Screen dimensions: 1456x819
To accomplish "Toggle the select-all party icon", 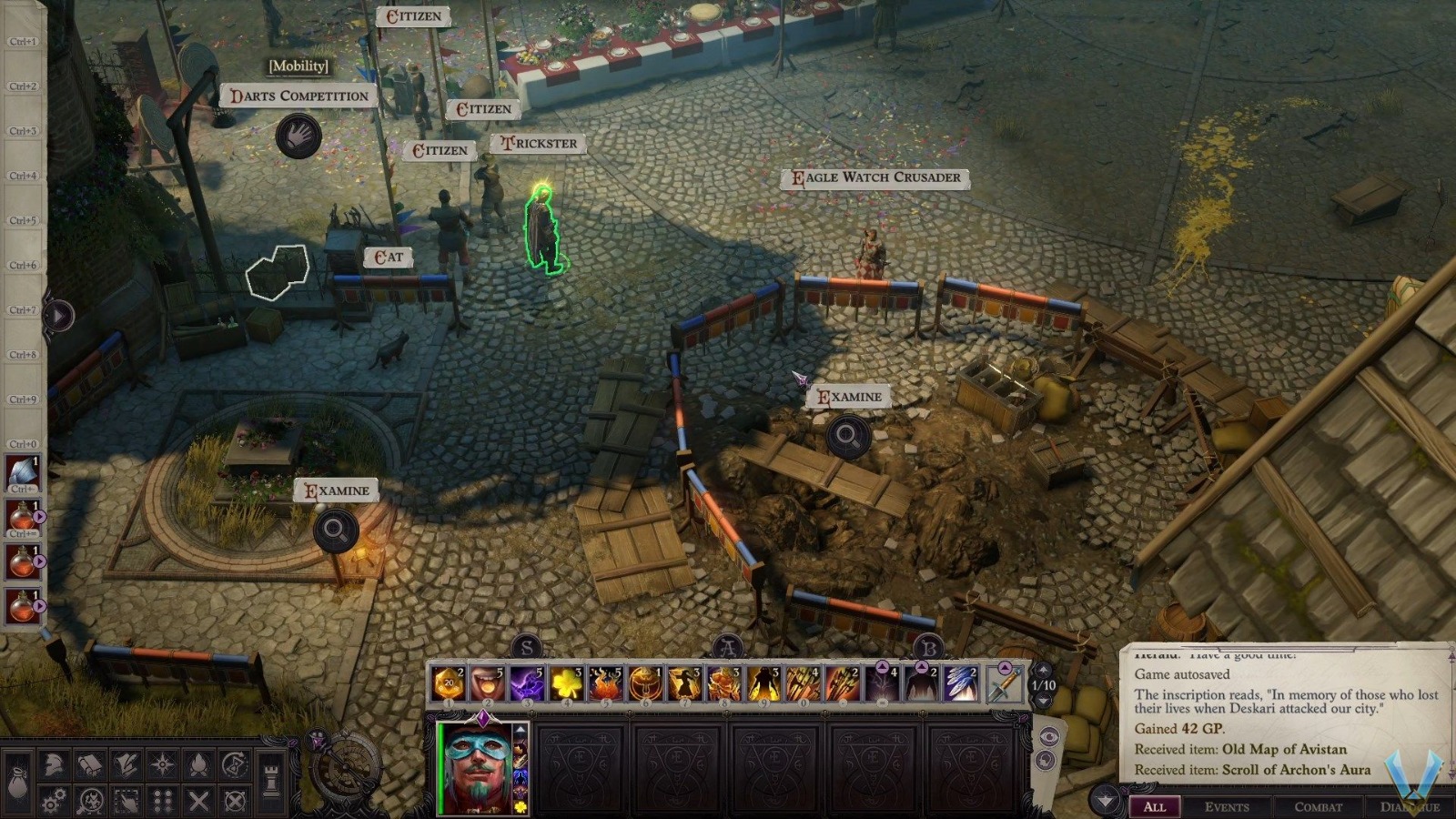I will point(126,800).
